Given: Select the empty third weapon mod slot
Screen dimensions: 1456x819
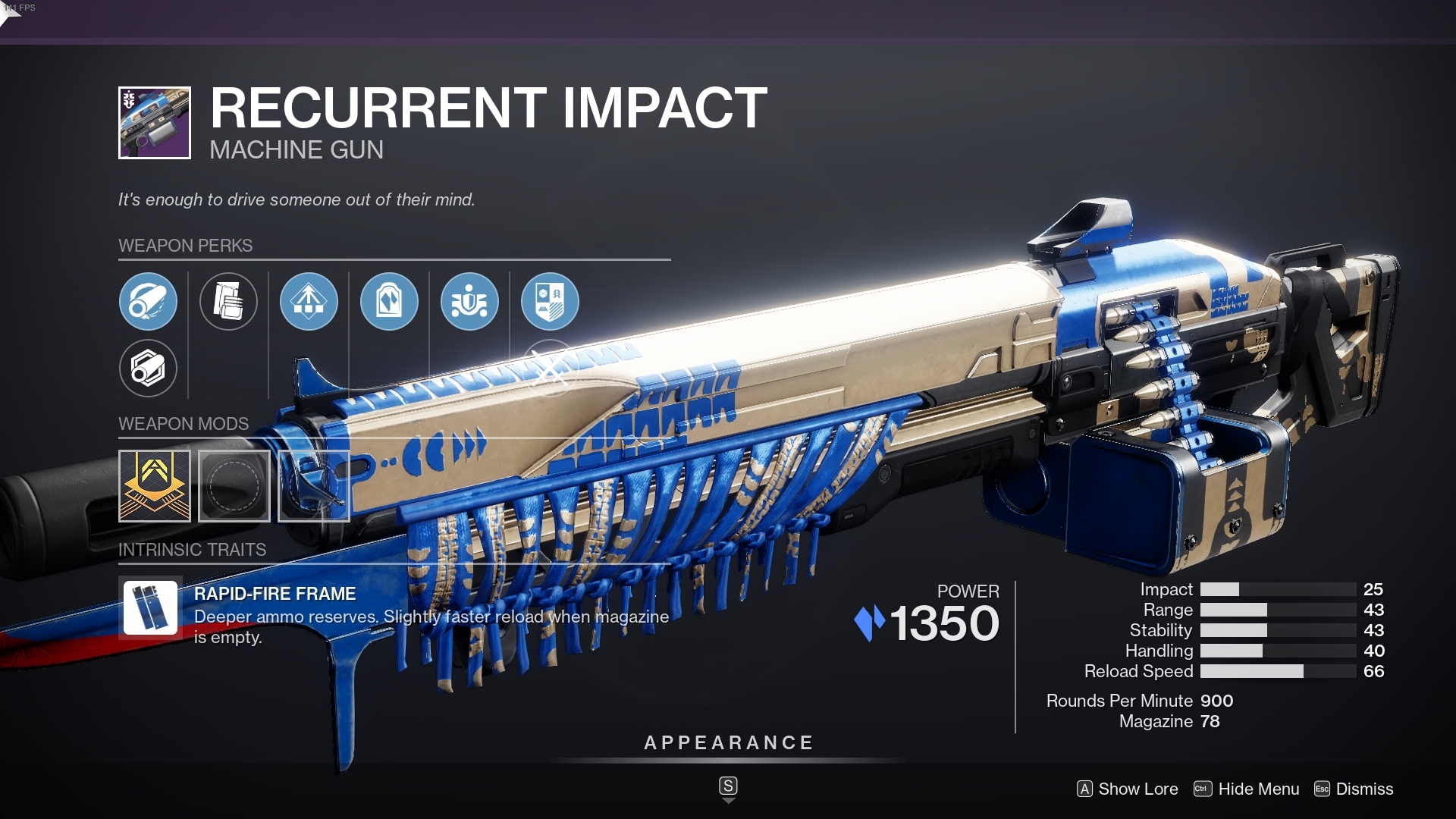Looking at the screenshot, I should [x=314, y=486].
